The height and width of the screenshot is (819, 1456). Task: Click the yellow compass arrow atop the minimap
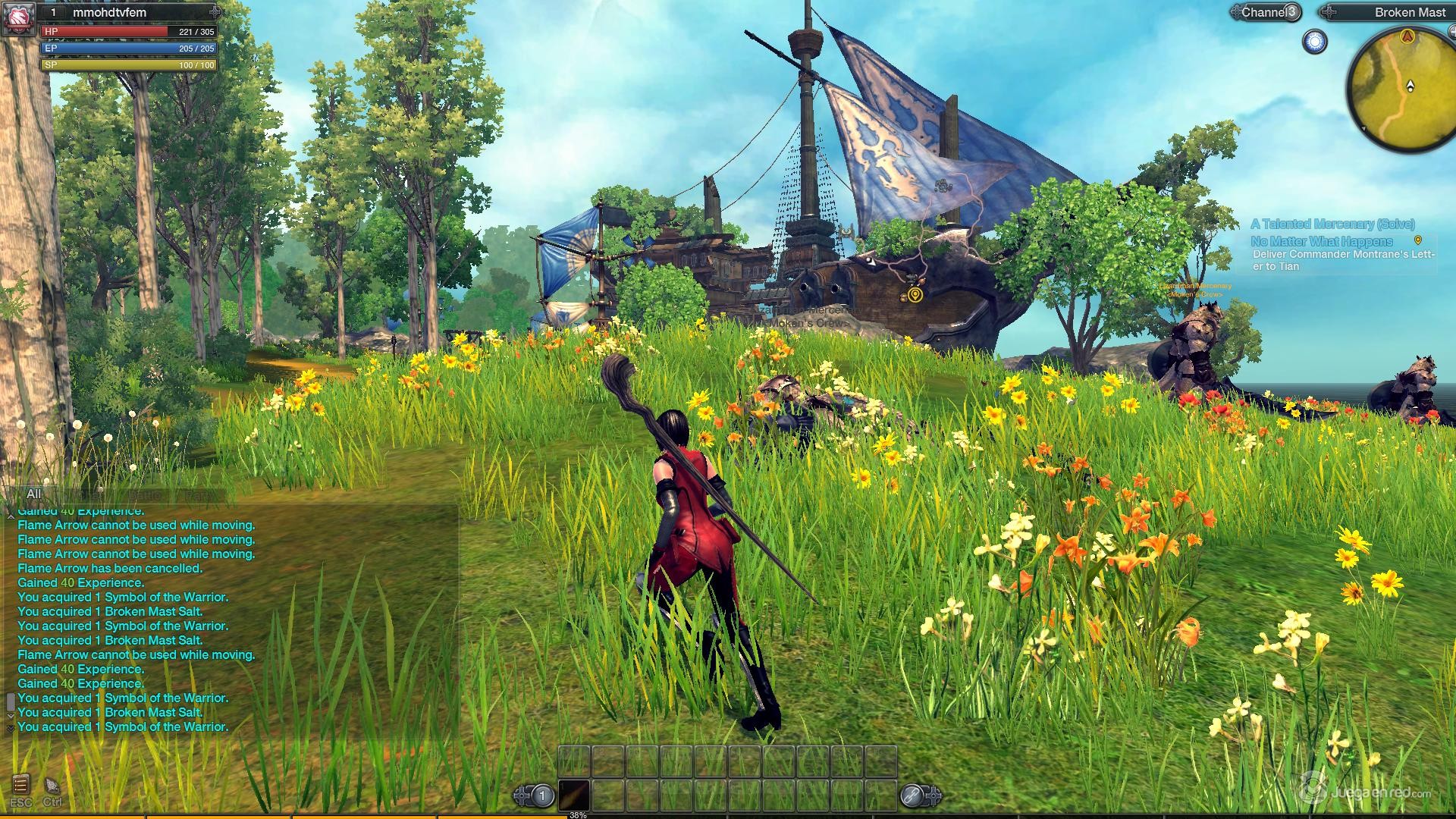[1407, 36]
